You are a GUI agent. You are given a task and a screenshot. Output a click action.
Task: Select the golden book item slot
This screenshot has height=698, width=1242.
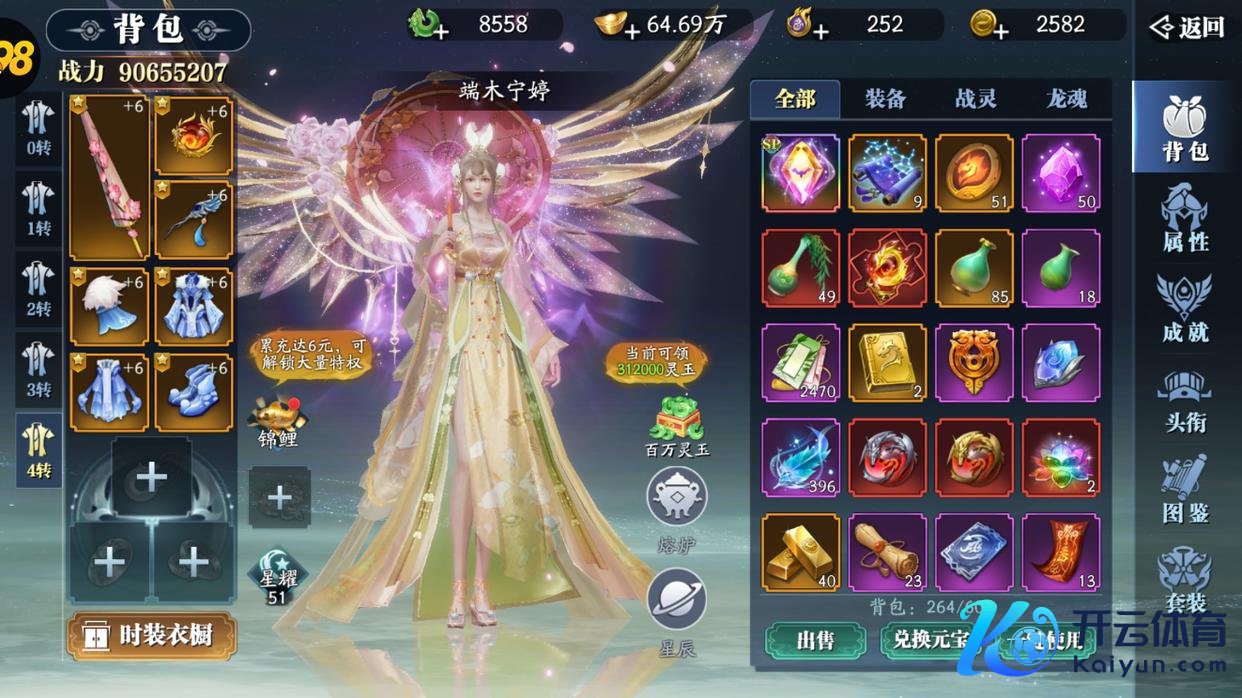(887, 363)
